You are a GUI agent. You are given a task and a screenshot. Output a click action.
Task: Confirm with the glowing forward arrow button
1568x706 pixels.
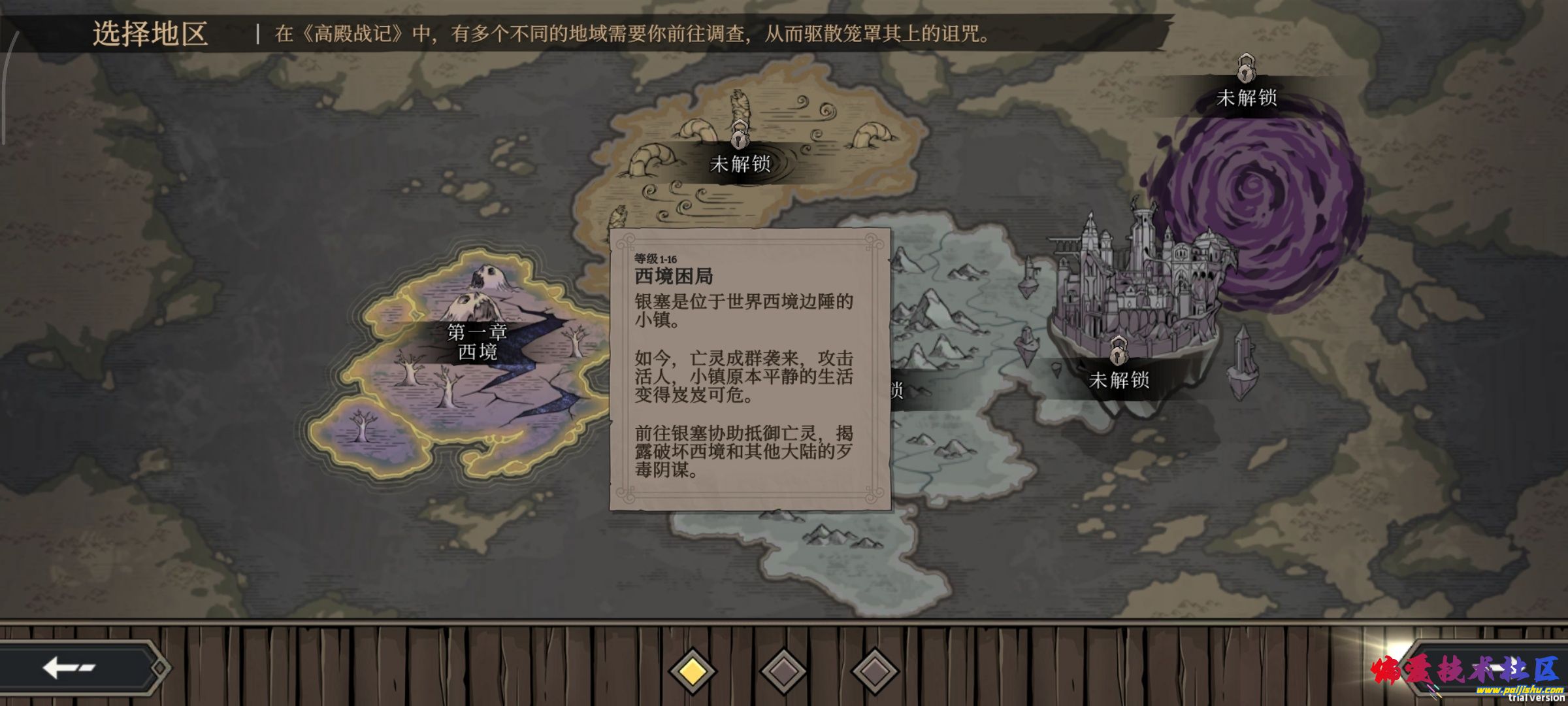1496,668
